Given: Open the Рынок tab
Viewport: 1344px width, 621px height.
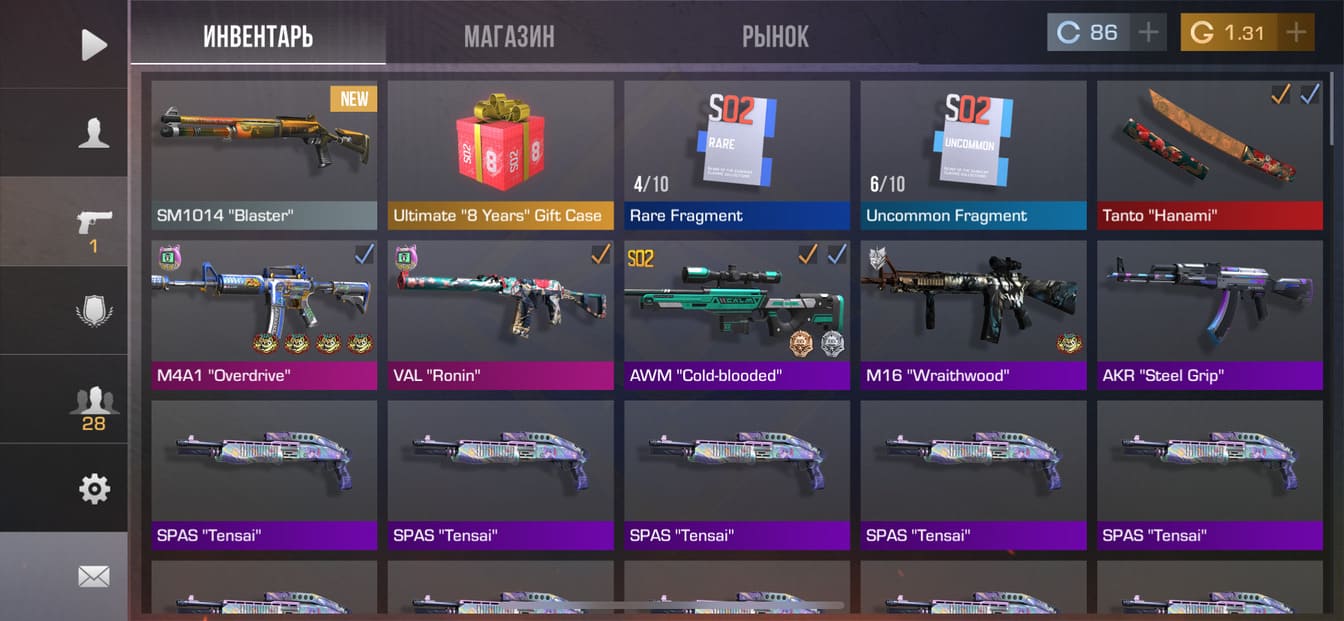Looking at the screenshot, I should click(775, 37).
